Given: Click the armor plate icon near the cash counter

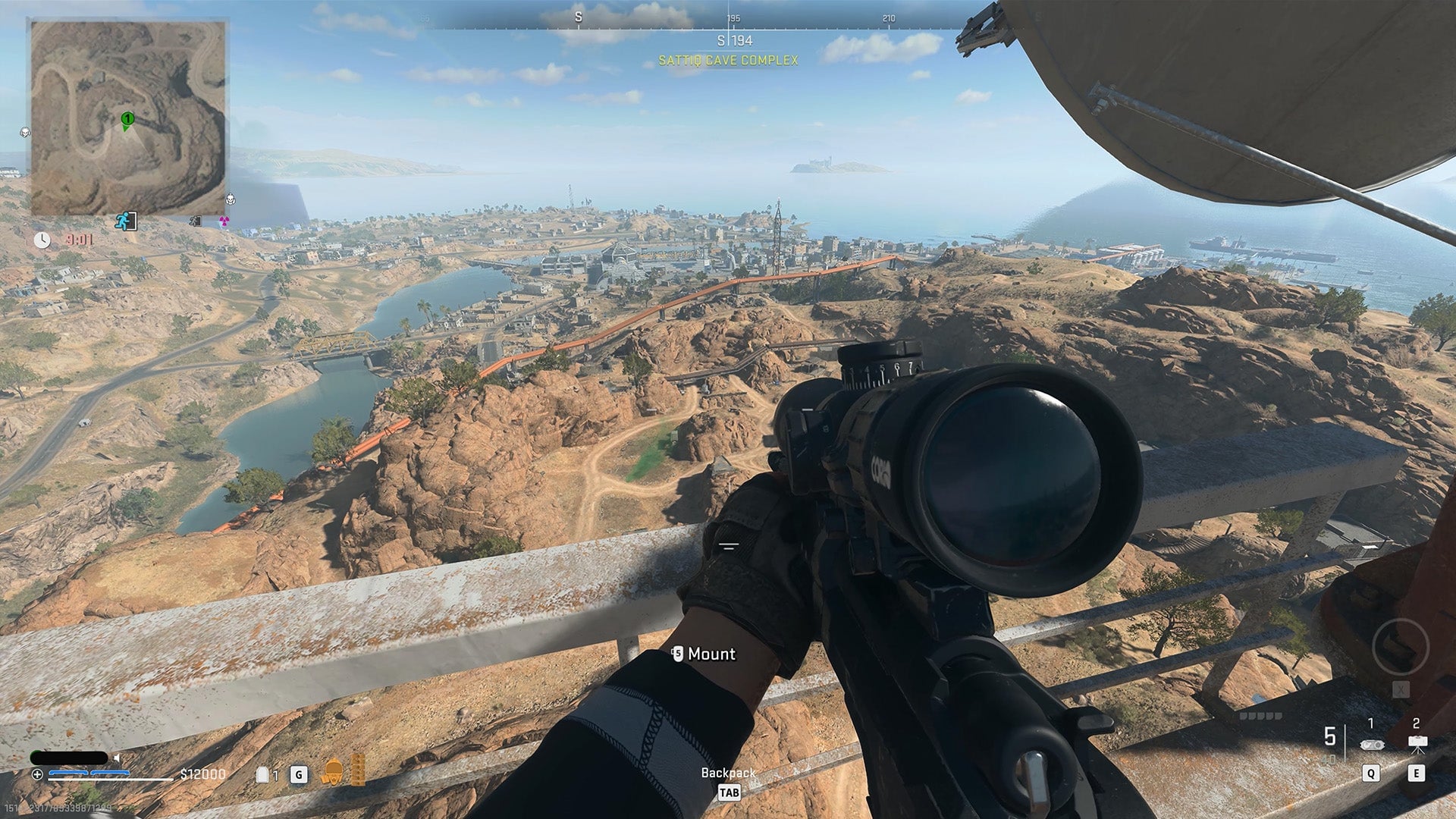Looking at the screenshot, I should click(262, 773).
